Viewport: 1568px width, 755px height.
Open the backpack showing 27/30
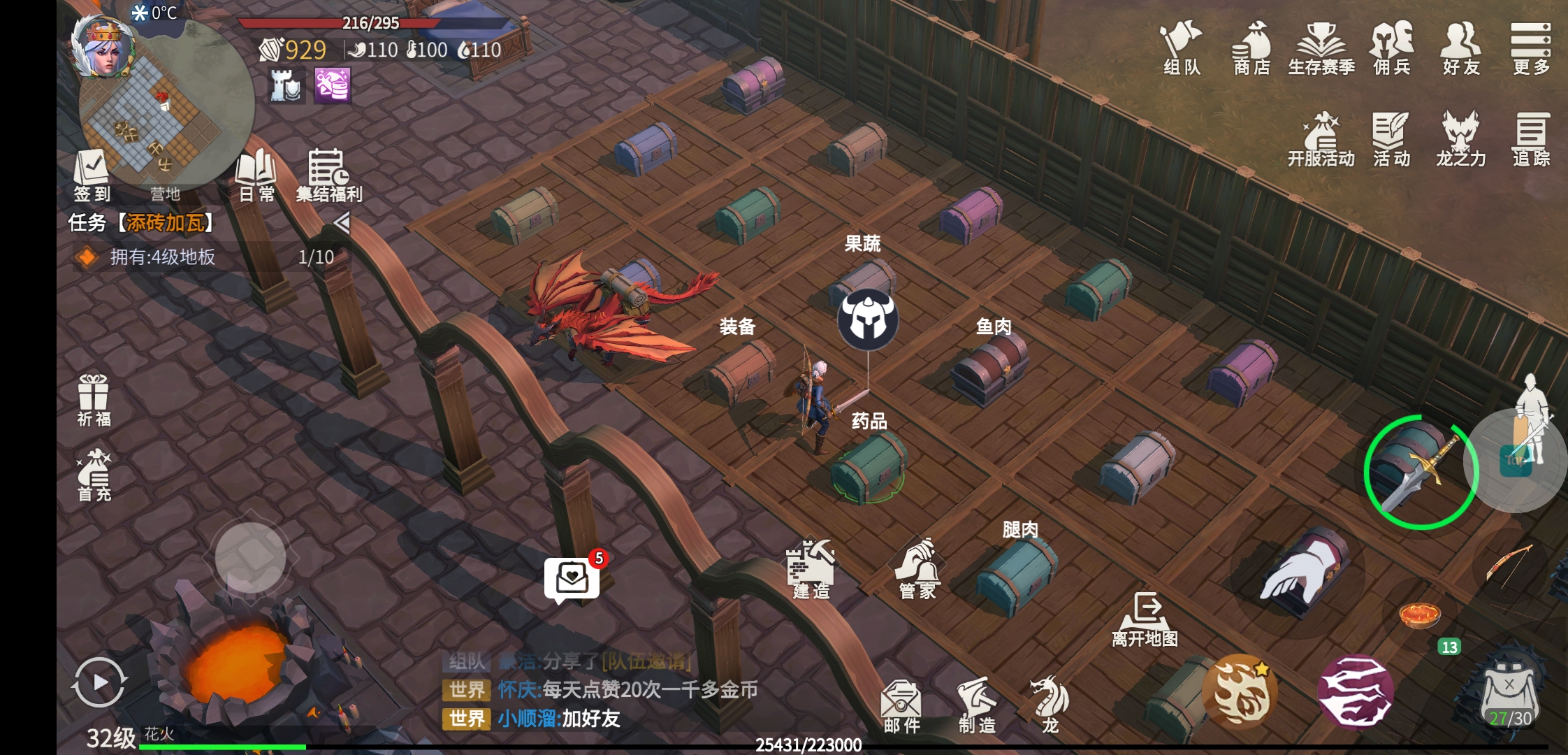(1509, 692)
